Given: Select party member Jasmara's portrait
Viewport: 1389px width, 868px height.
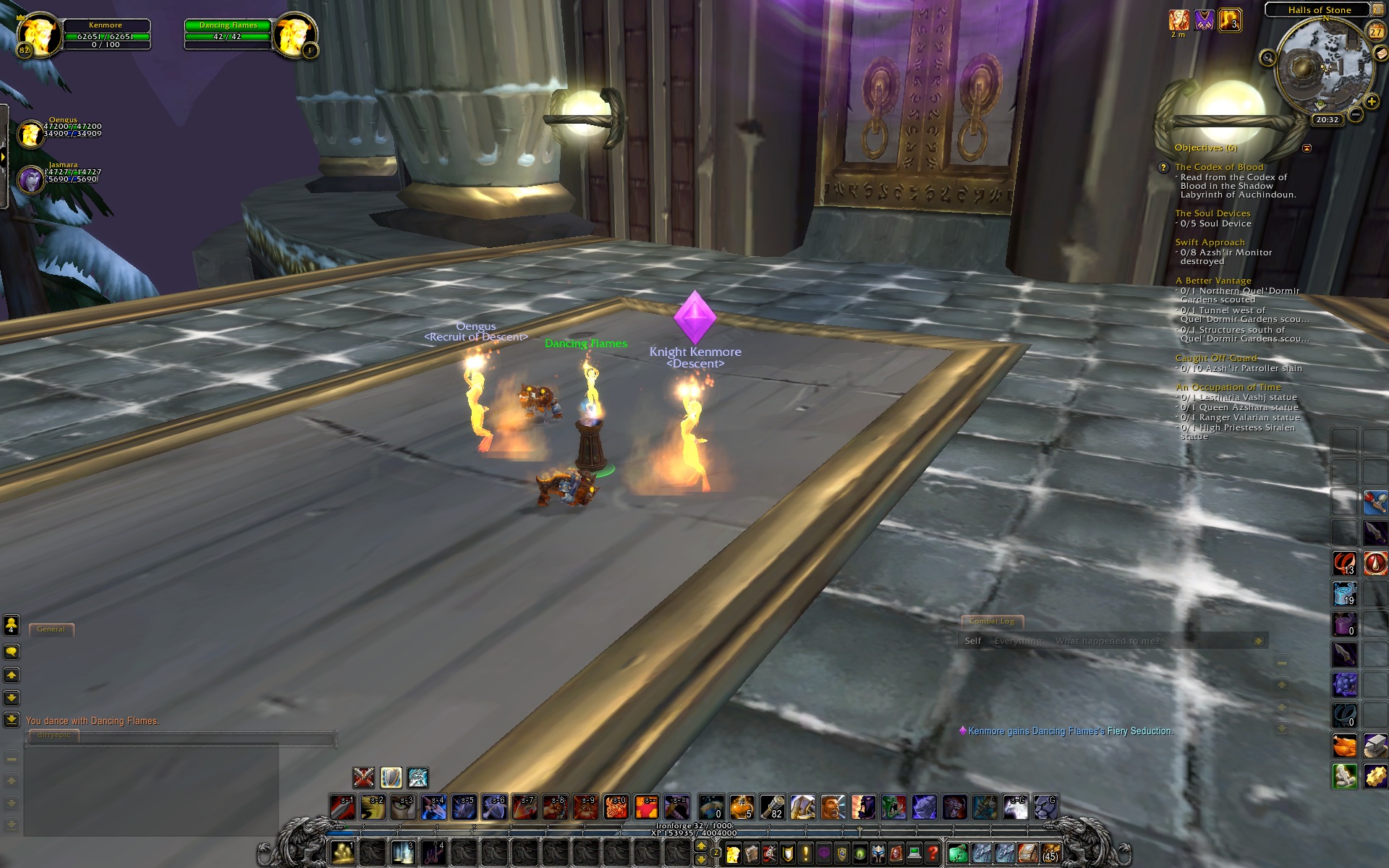Looking at the screenshot, I should pyautogui.click(x=30, y=179).
